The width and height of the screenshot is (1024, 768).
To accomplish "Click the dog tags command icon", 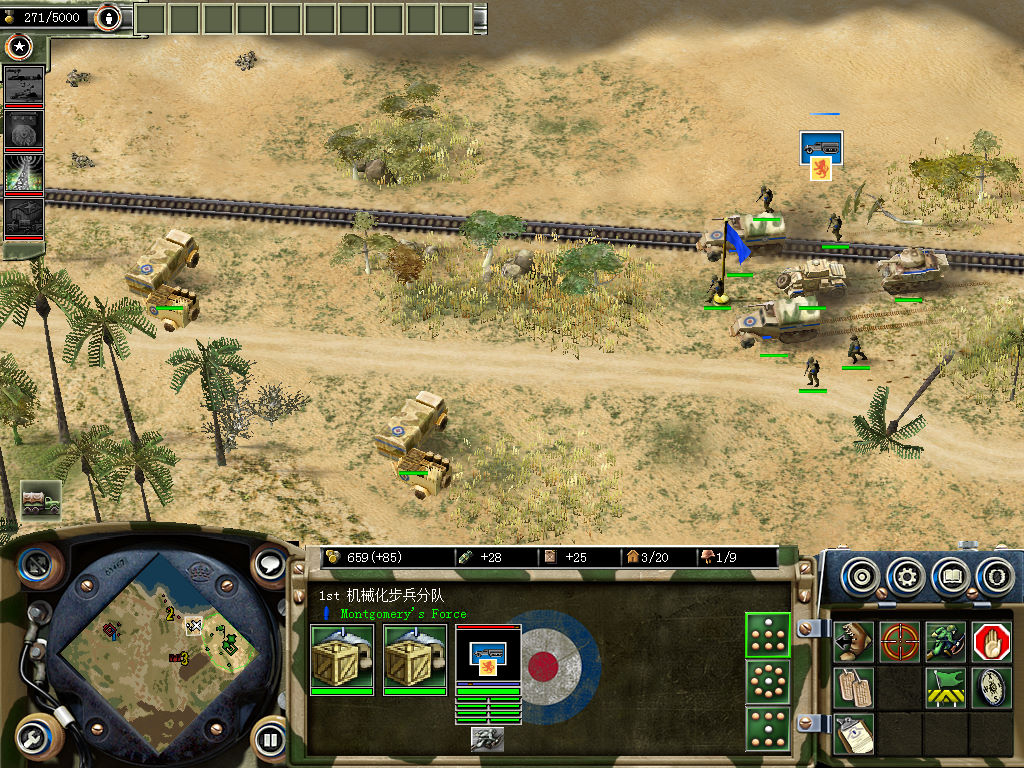I will click(854, 688).
